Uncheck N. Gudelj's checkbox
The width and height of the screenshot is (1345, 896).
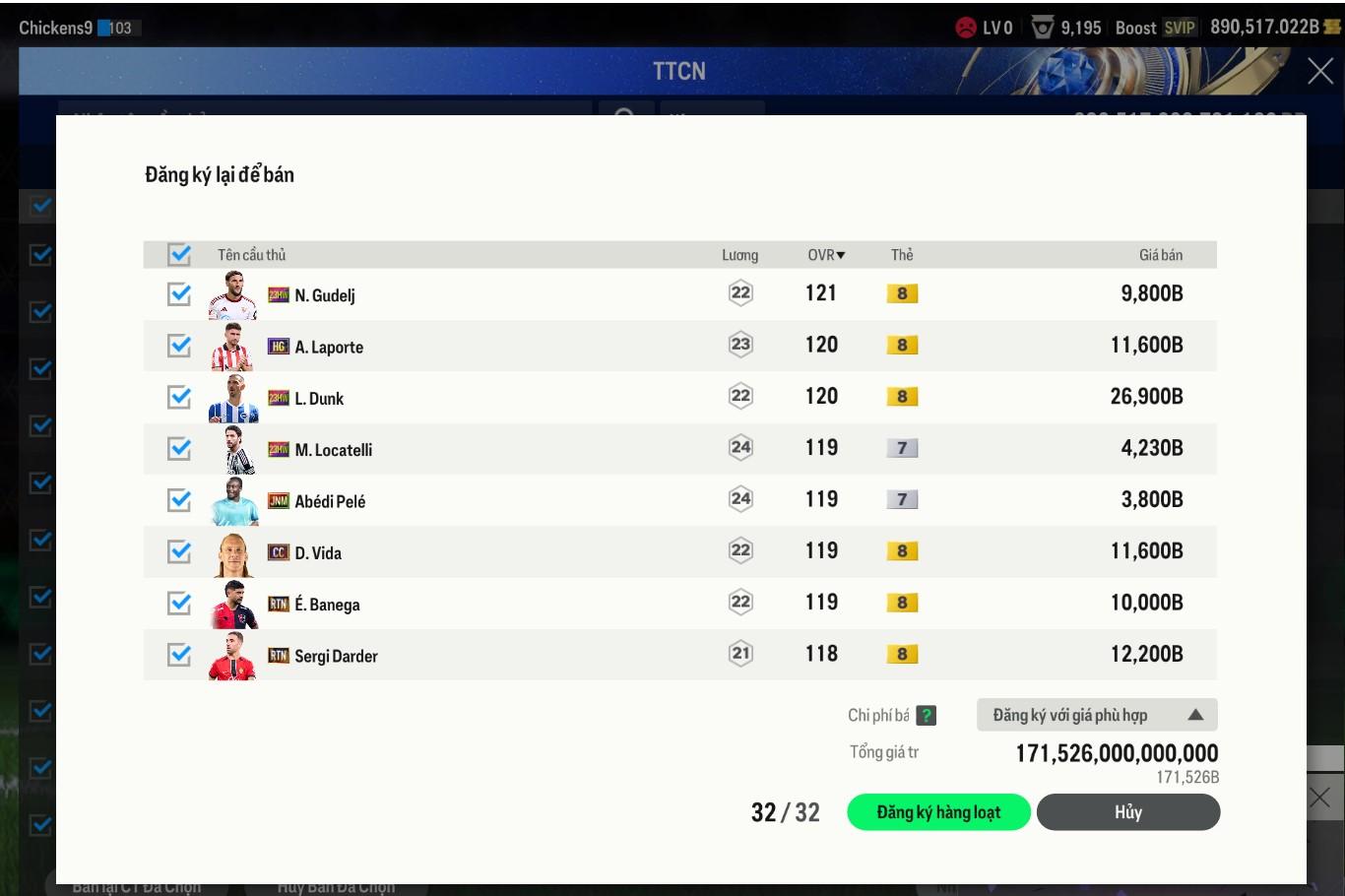pyautogui.click(x=179, y=293)
